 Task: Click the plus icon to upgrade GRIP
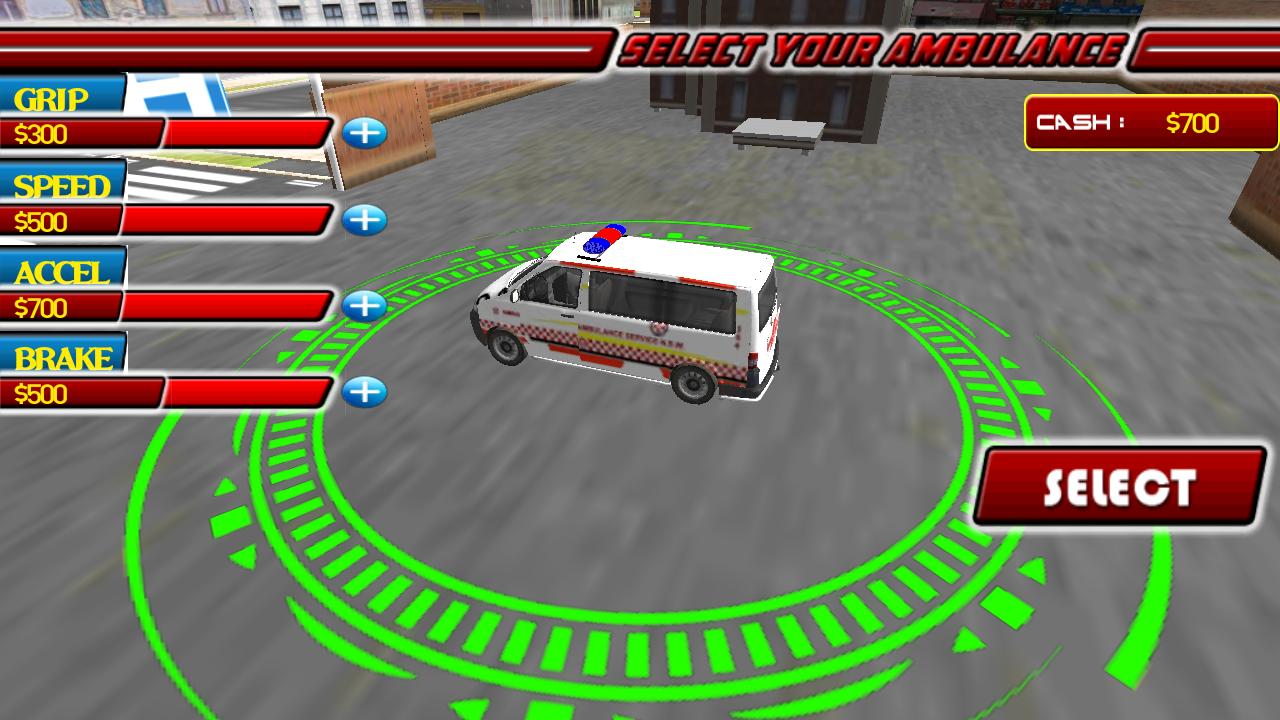coord(365,132)
